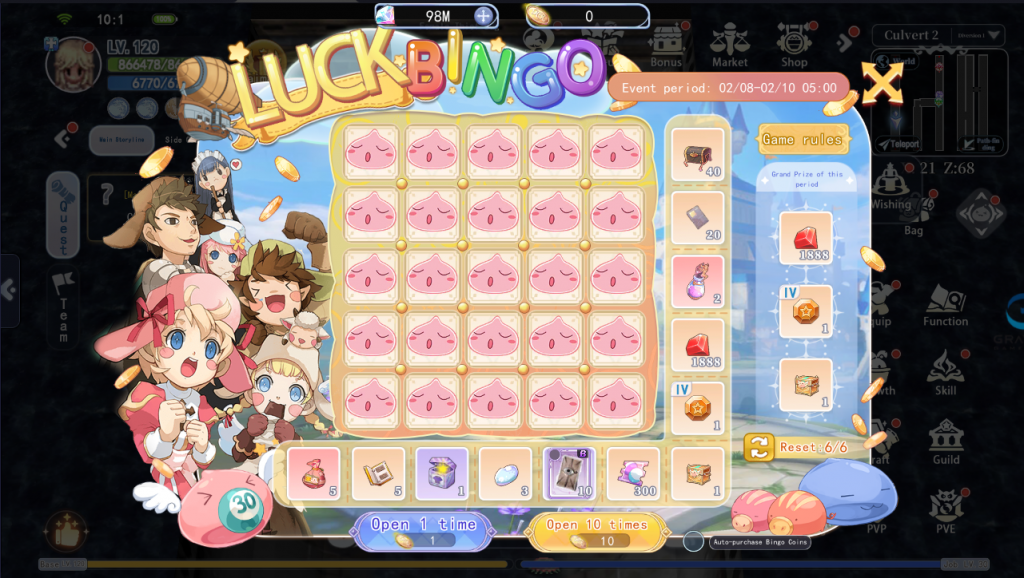This screenshot has width=1024, height=578.
Task: Check the ticket x300 reward
Action: (x=633, y=473)
